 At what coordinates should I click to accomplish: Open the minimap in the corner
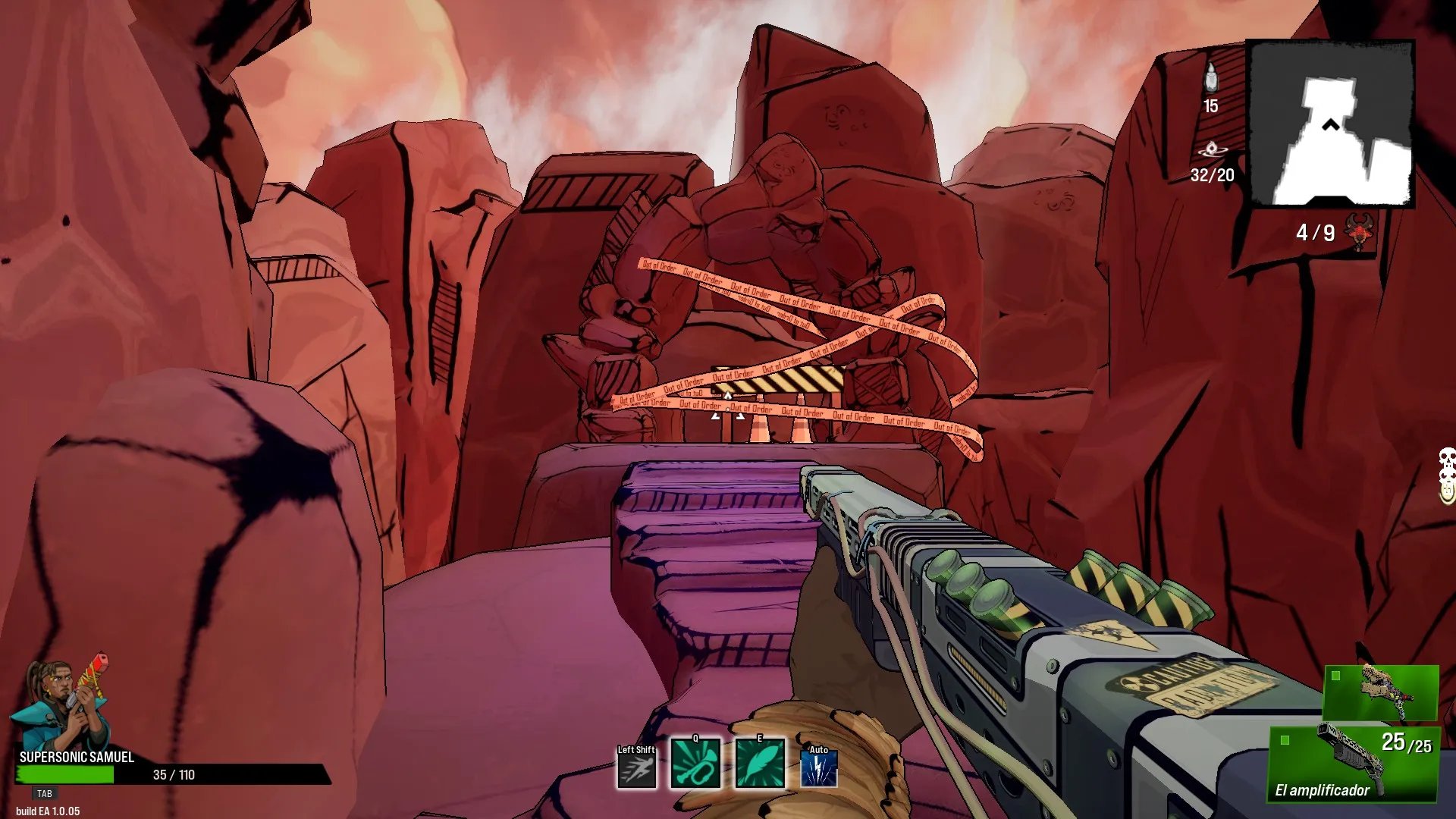point(1331,124)
